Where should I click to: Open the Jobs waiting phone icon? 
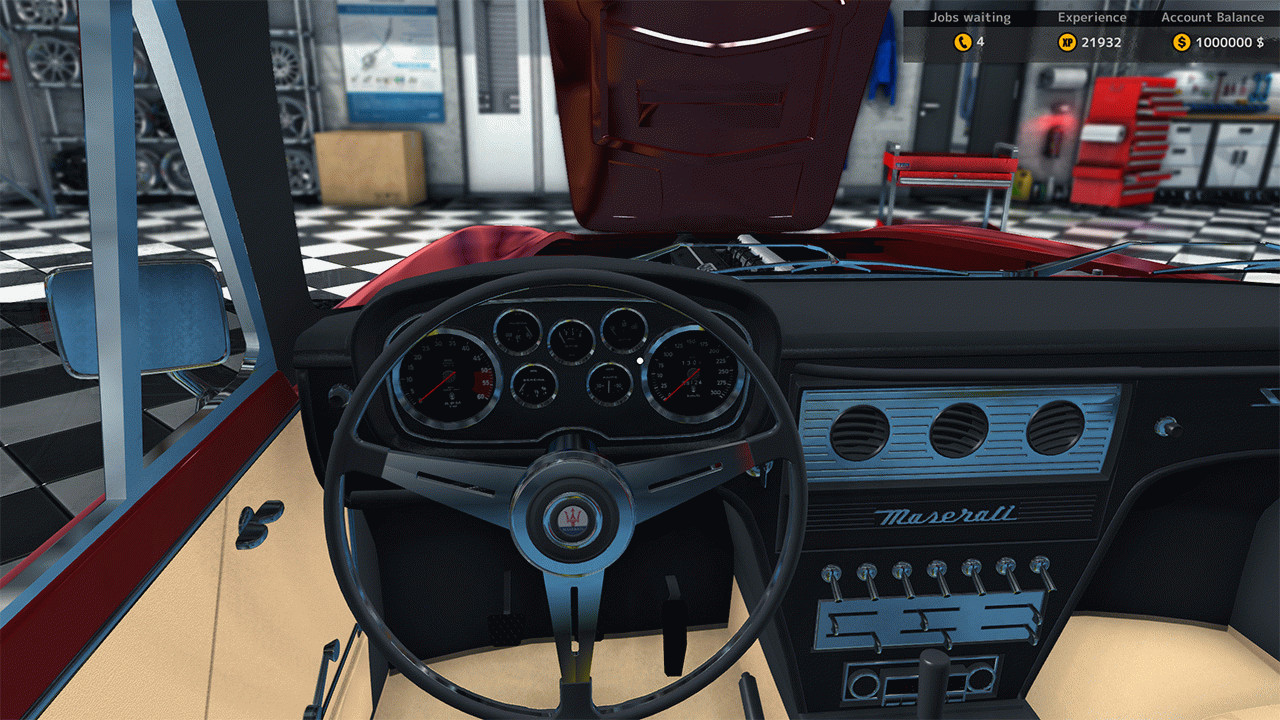click(x=962, y=42)
